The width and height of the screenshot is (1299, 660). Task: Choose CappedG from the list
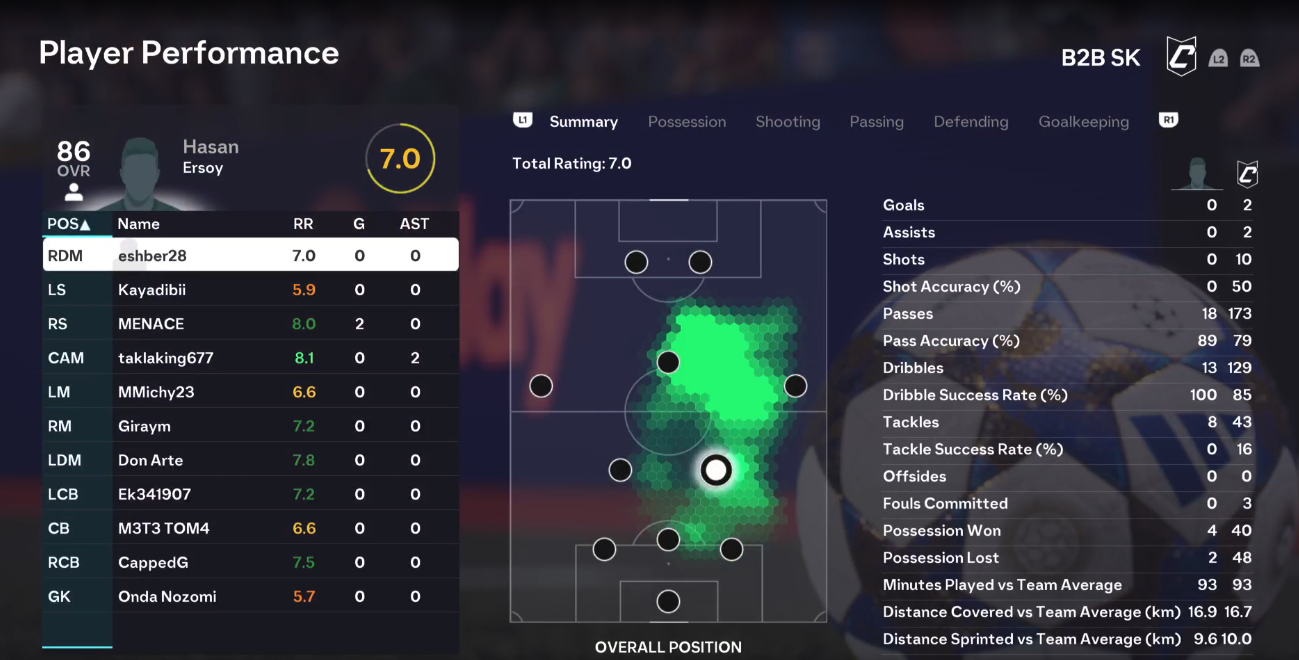point(250,562)
